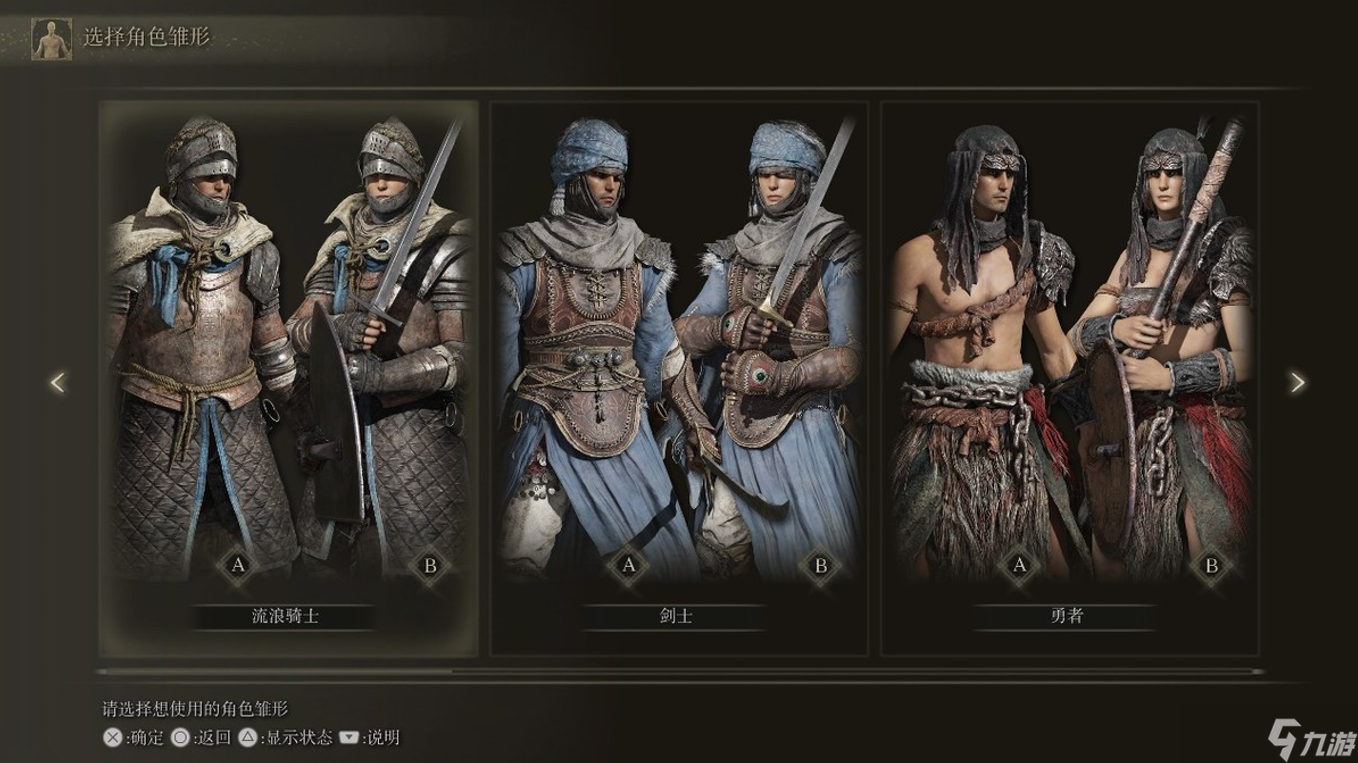Select the 流浪骑士 (Vagabond) class card
1358x763 pixels.
click(288, 378)
